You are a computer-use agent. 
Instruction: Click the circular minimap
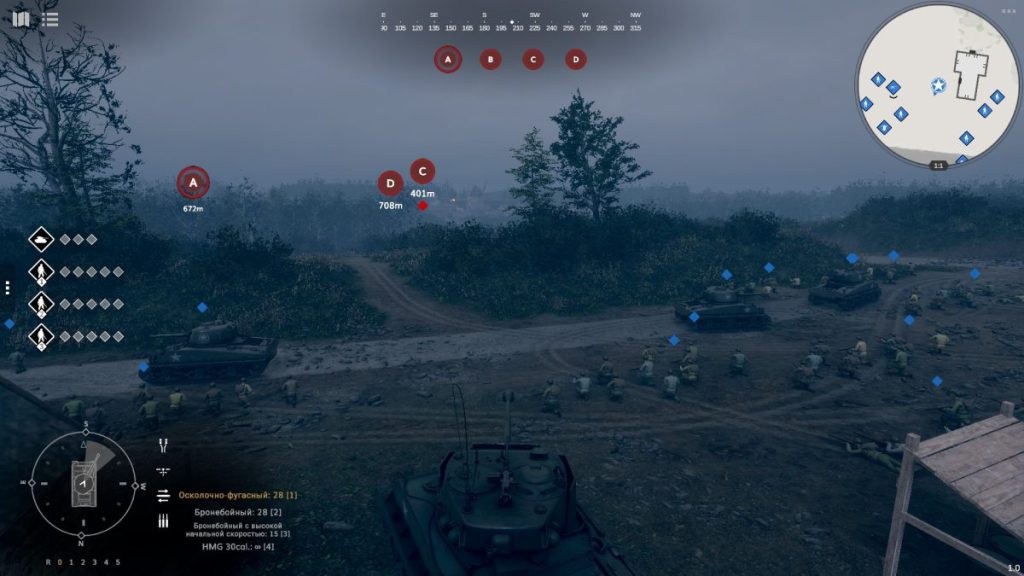[937, 84]
